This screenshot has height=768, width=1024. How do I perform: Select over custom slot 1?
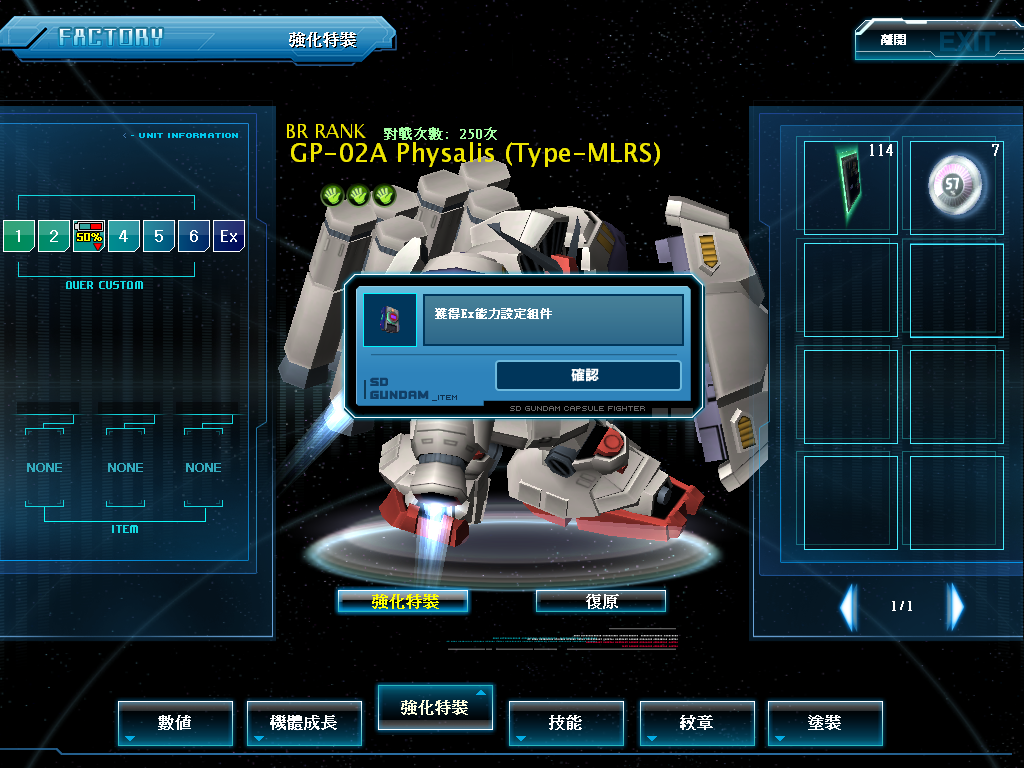click(18, 237)
